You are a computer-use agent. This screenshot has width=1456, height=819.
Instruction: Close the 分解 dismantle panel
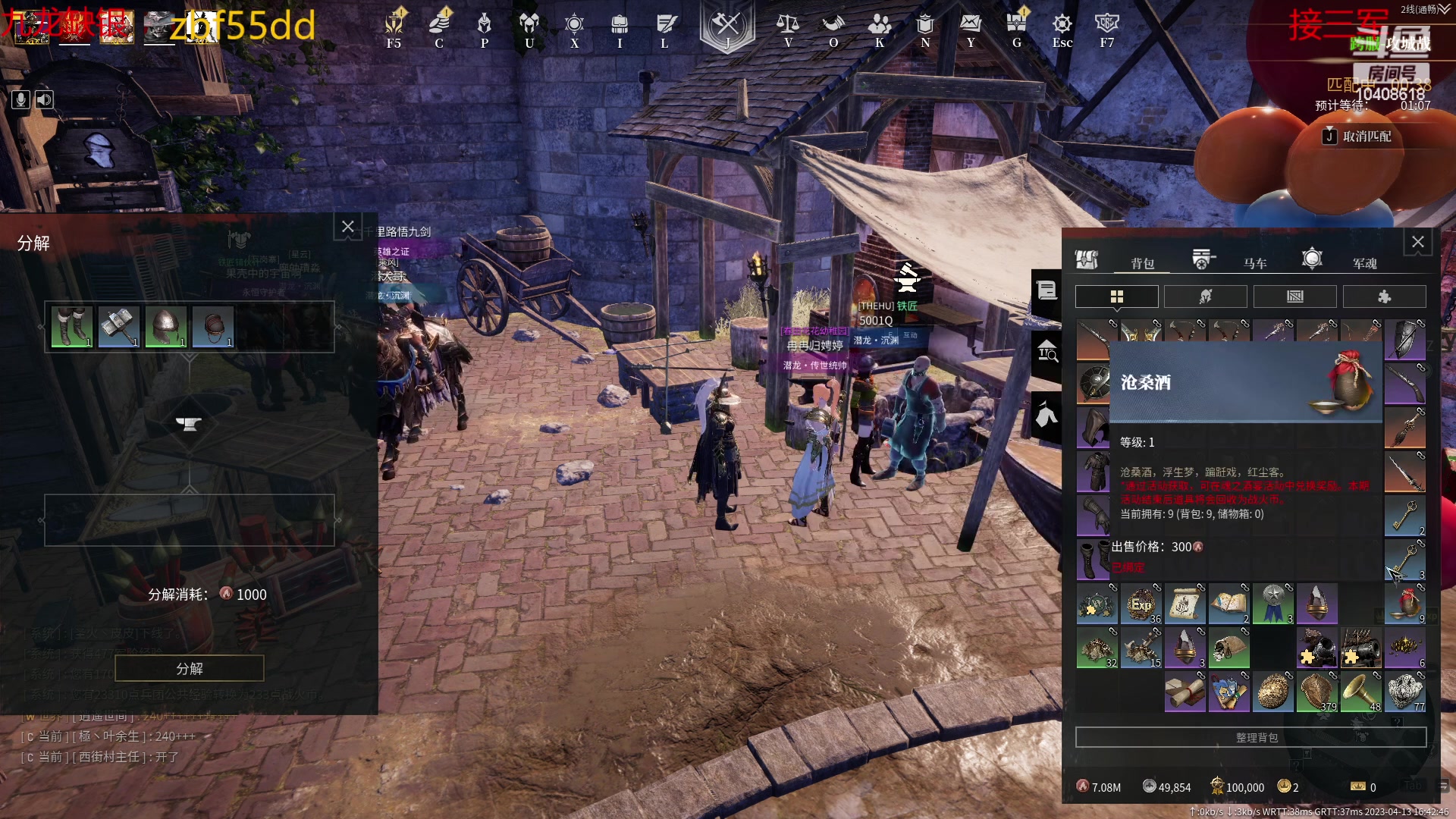pyautogui.click(x=348, y=227)
